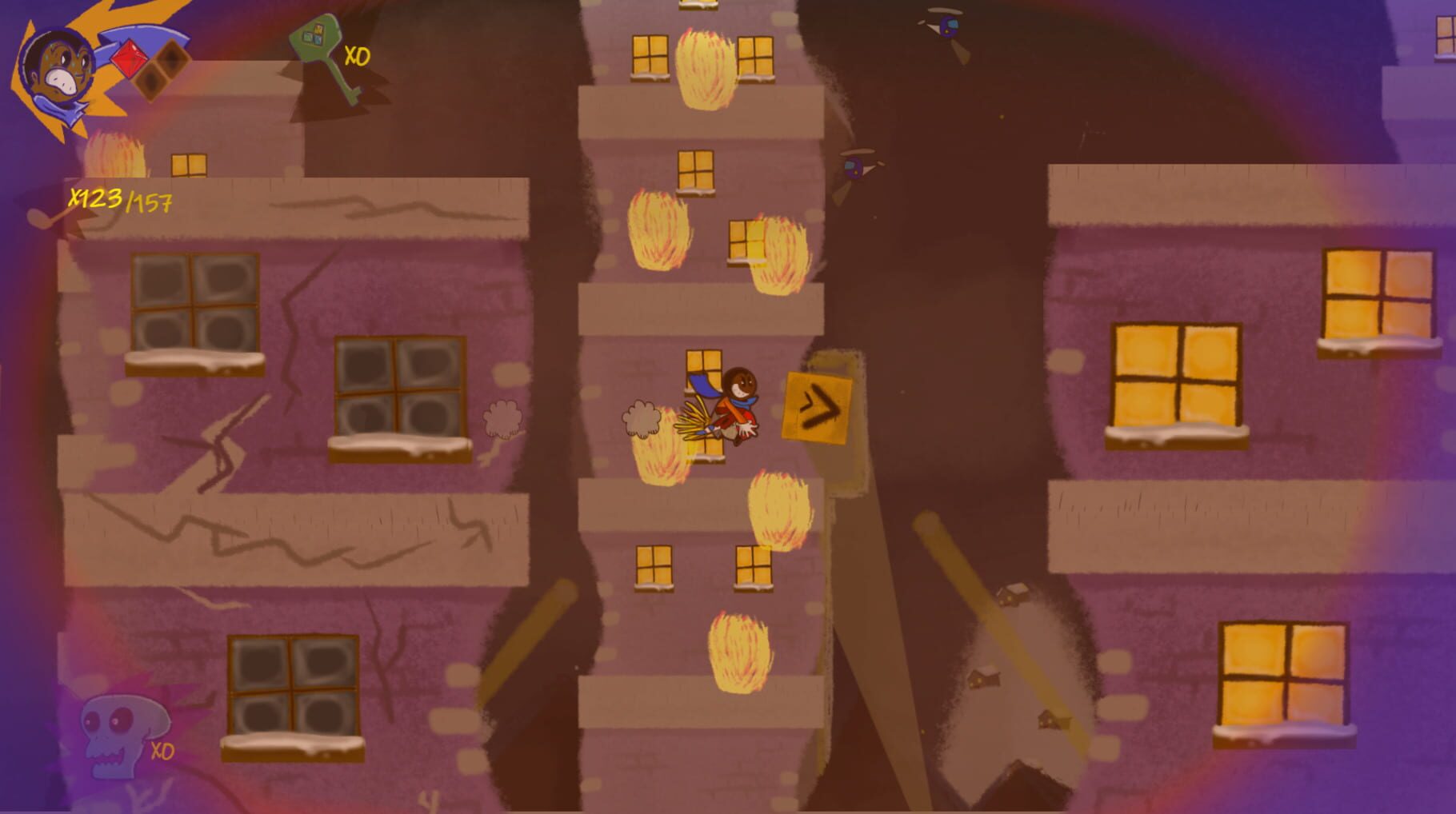Click the x123/157 collectible counter

coord(120,200)
